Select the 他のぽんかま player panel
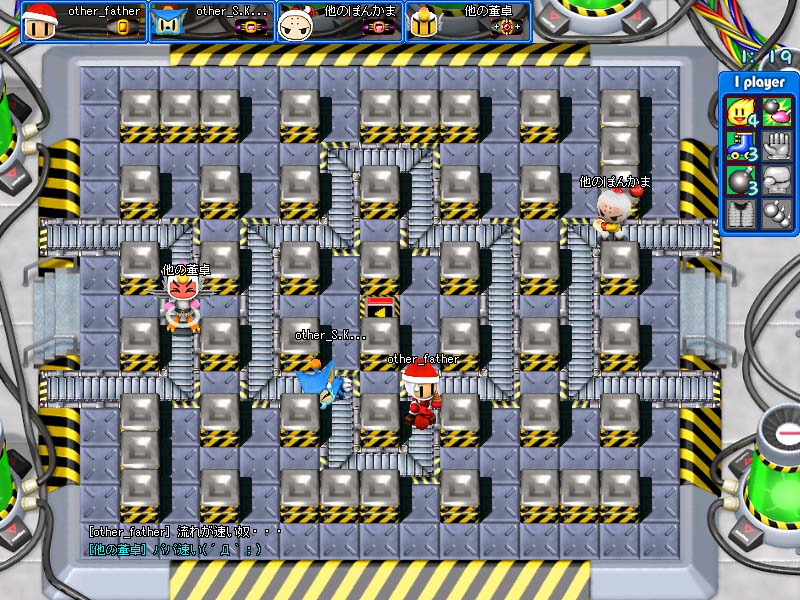Viewport: 800px width, 600px height. point(340,21)
